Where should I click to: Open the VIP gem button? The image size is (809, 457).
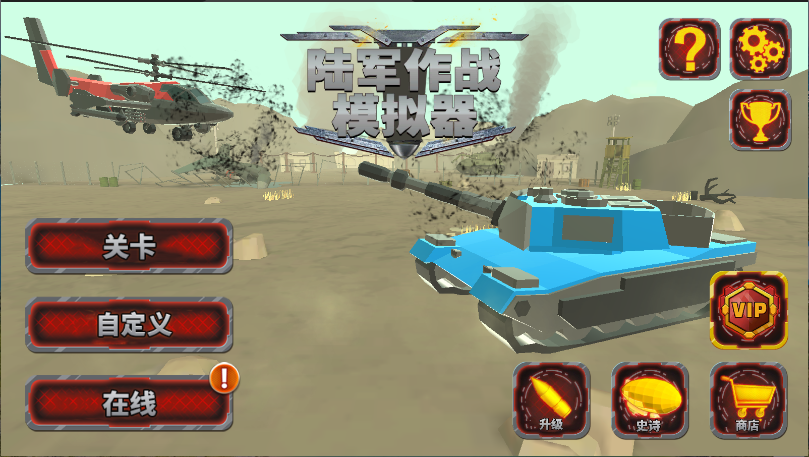[747, 310]
